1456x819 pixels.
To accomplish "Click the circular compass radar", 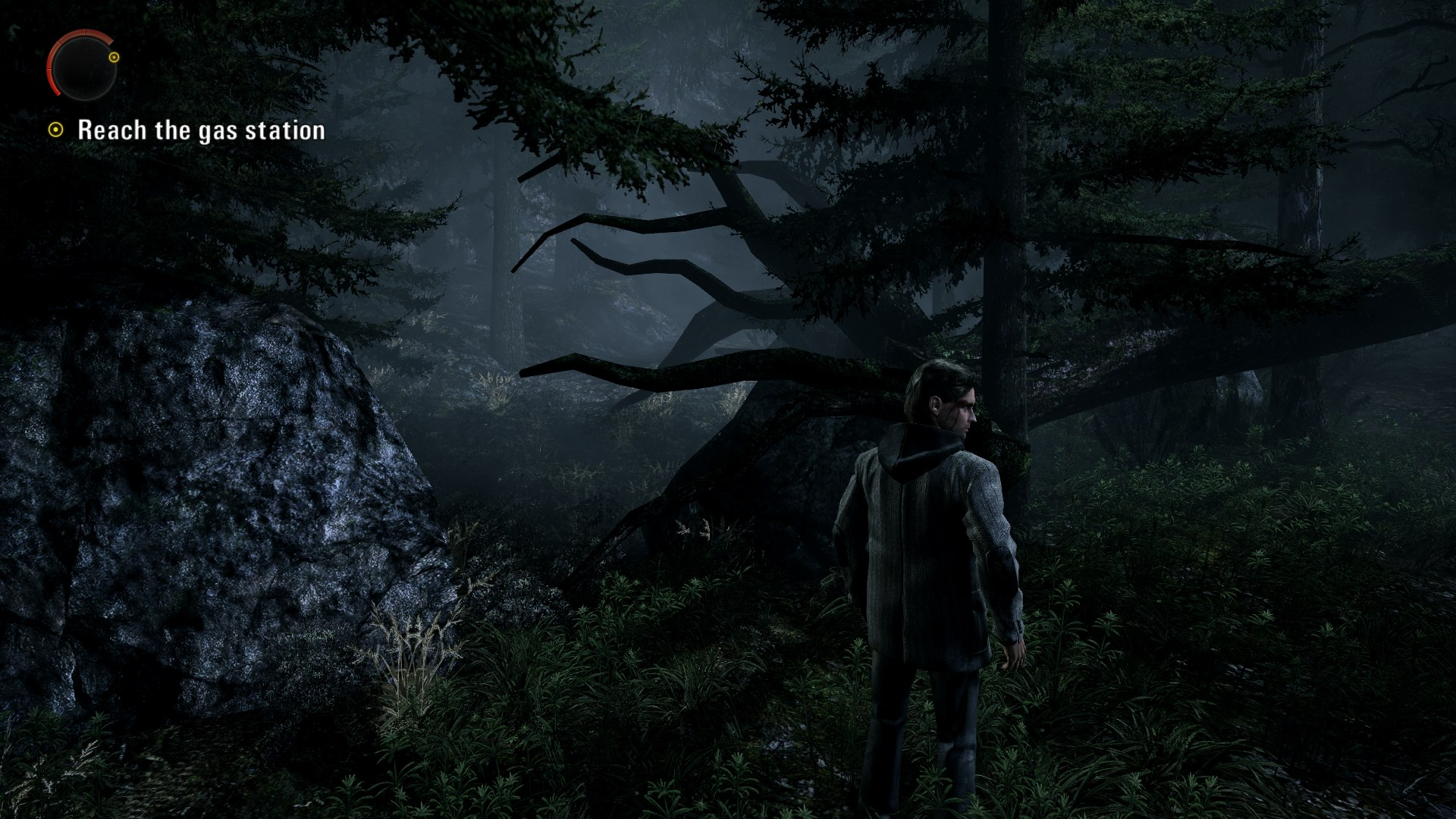I will click(84, 67).
